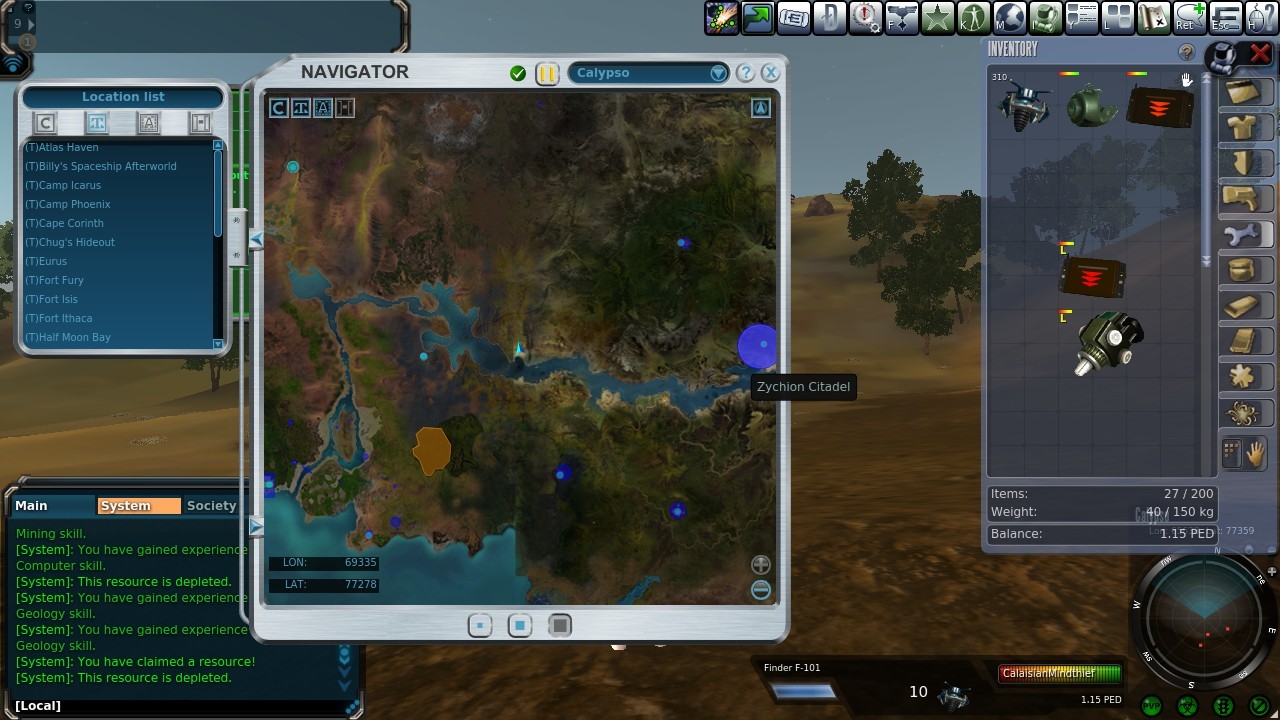Close the Inventory window
1280x720 pixels.
coord(1260,53)
